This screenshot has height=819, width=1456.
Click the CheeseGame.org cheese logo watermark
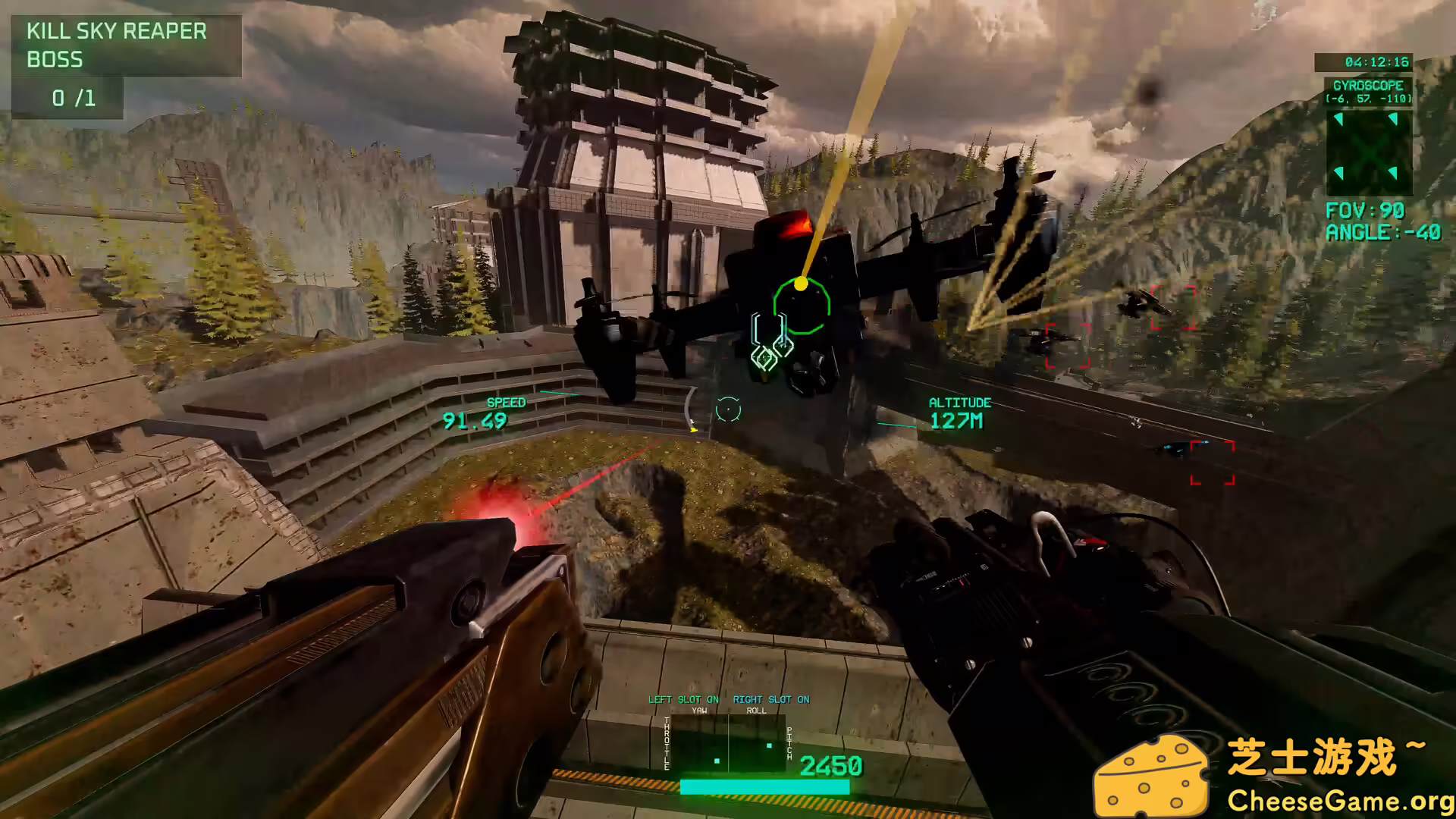1151,777
